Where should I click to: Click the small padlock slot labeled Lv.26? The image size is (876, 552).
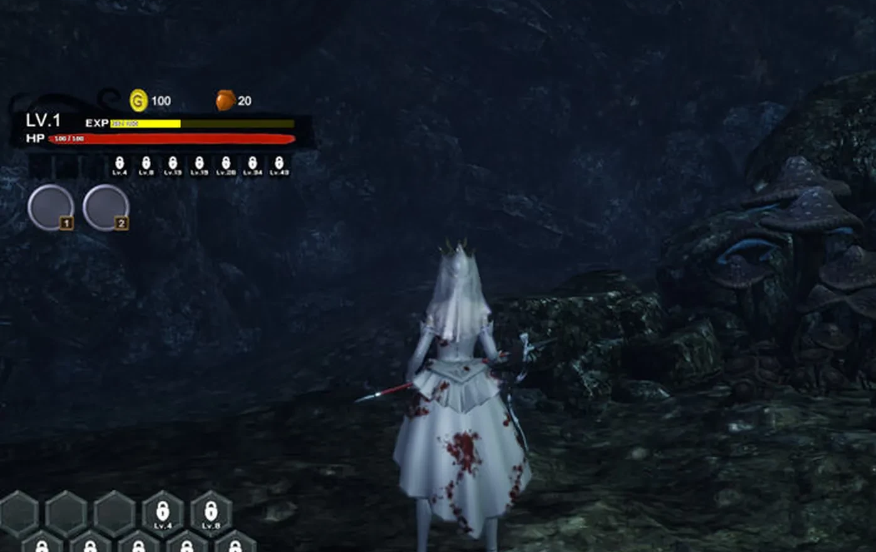[226, 164]
